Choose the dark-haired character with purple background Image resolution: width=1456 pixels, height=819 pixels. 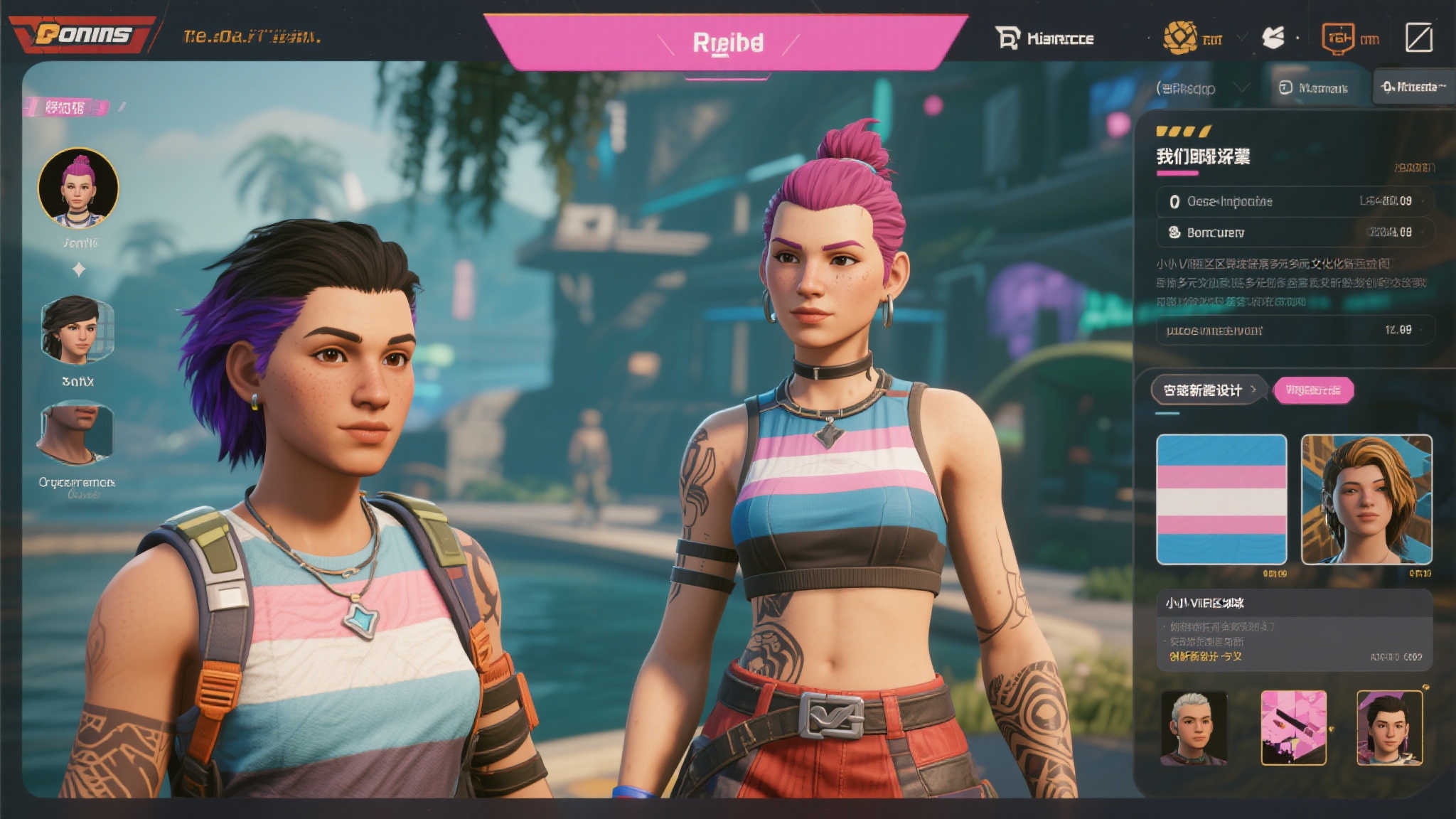(x=1389, y=728)
